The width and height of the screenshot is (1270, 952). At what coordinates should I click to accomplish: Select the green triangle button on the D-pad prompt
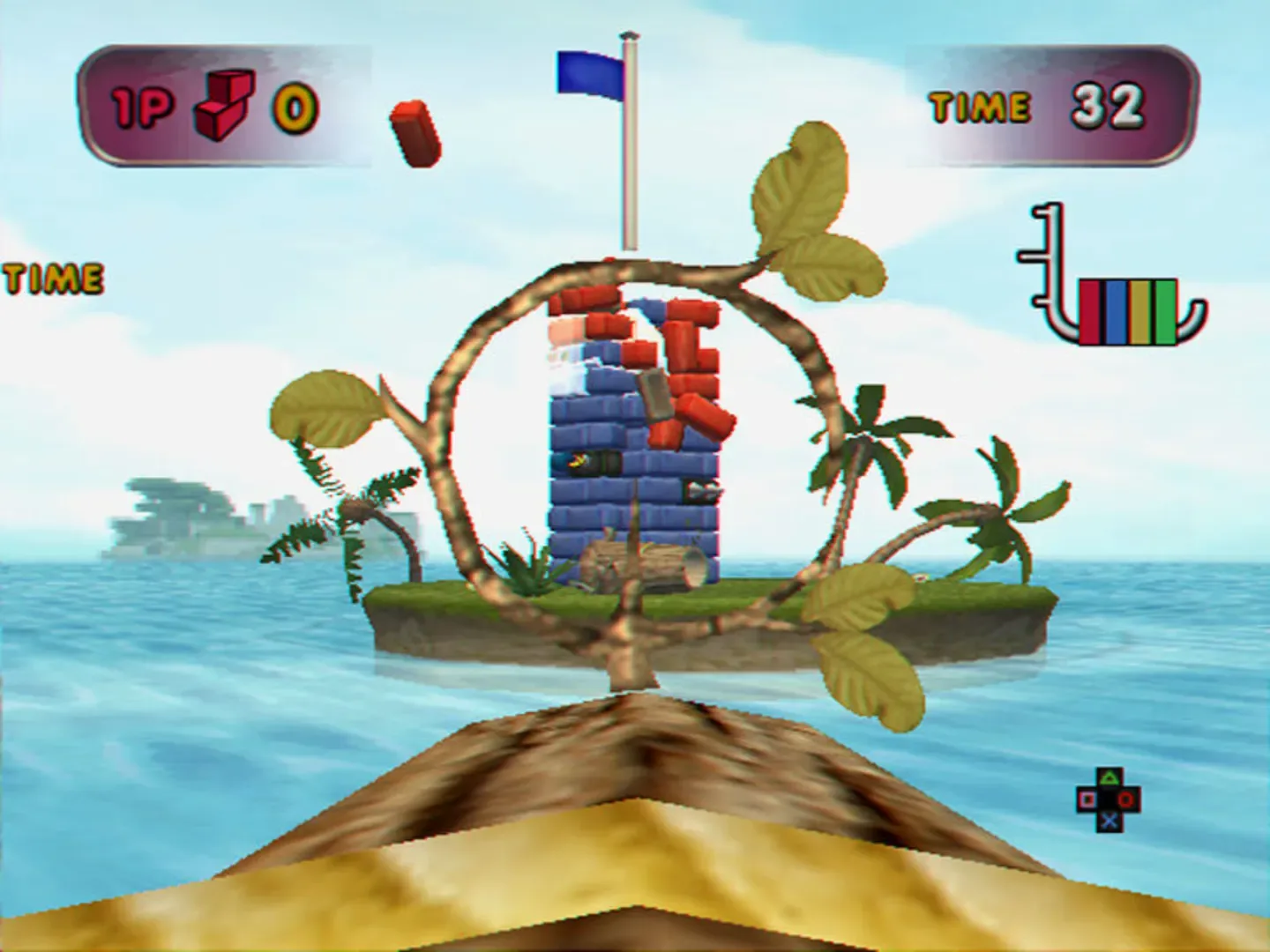tap(1109, 777)
